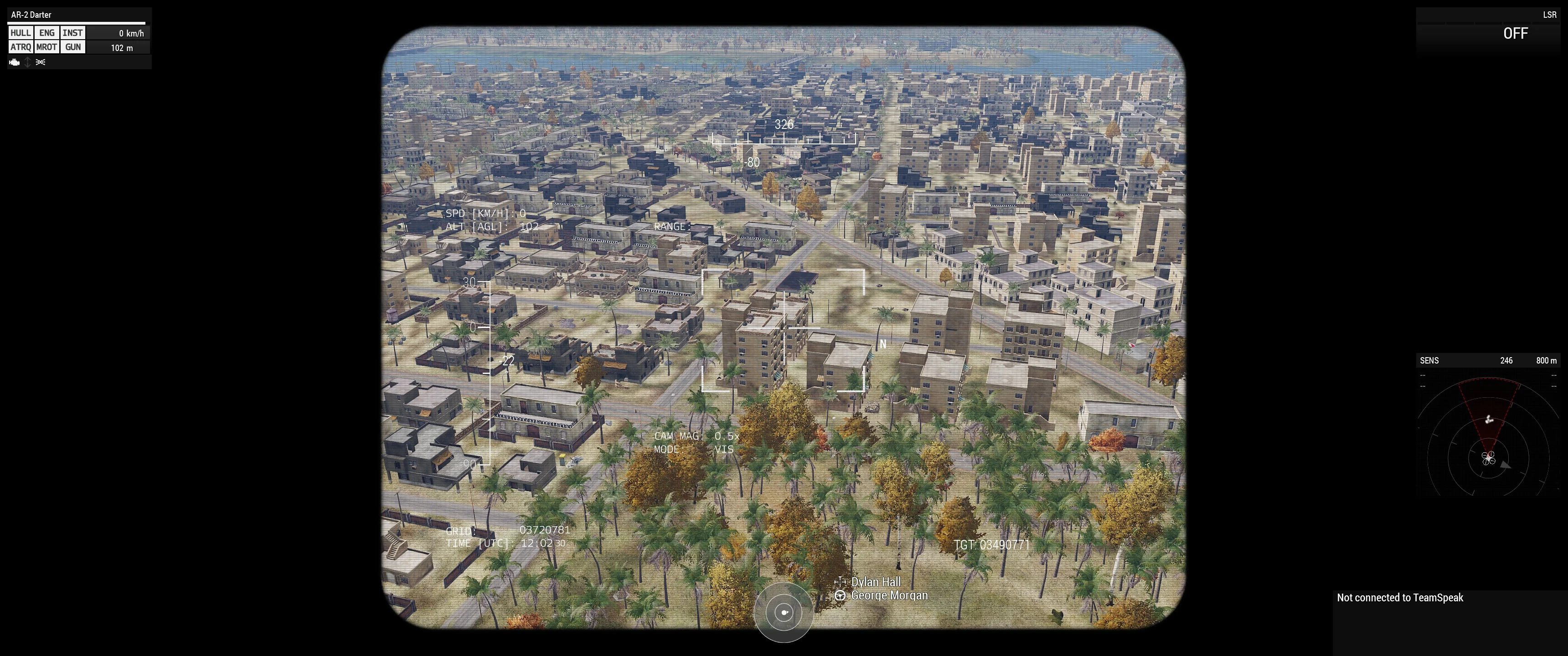This screenshot has width=1568, height=656.
Task: Click the circular stance indicator
Action: click(x=784, y=612)
